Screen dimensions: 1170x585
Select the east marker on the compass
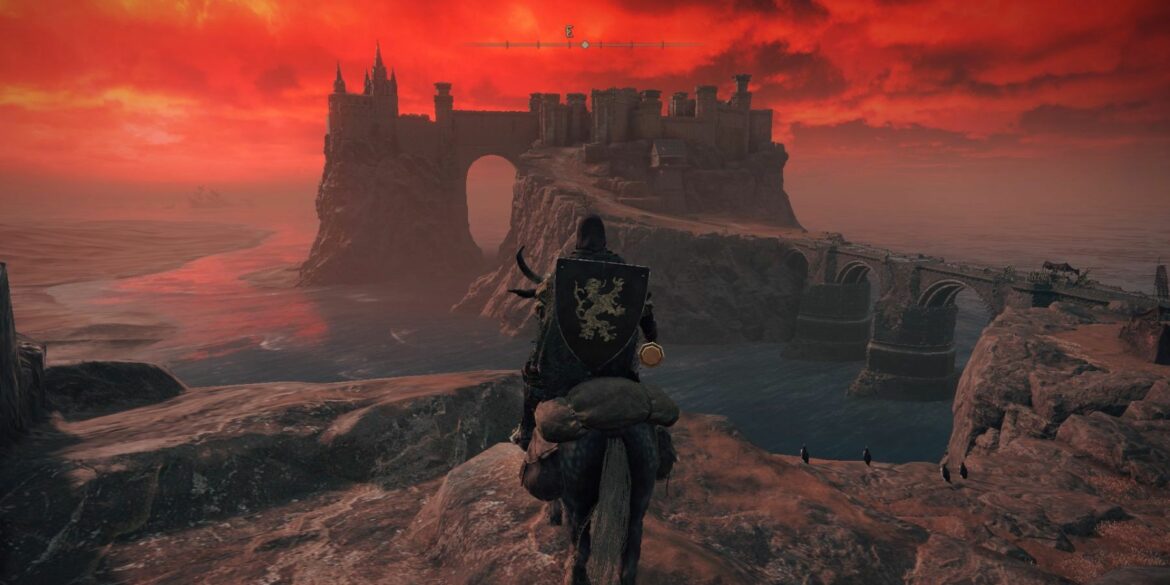[x=569, y=32]
